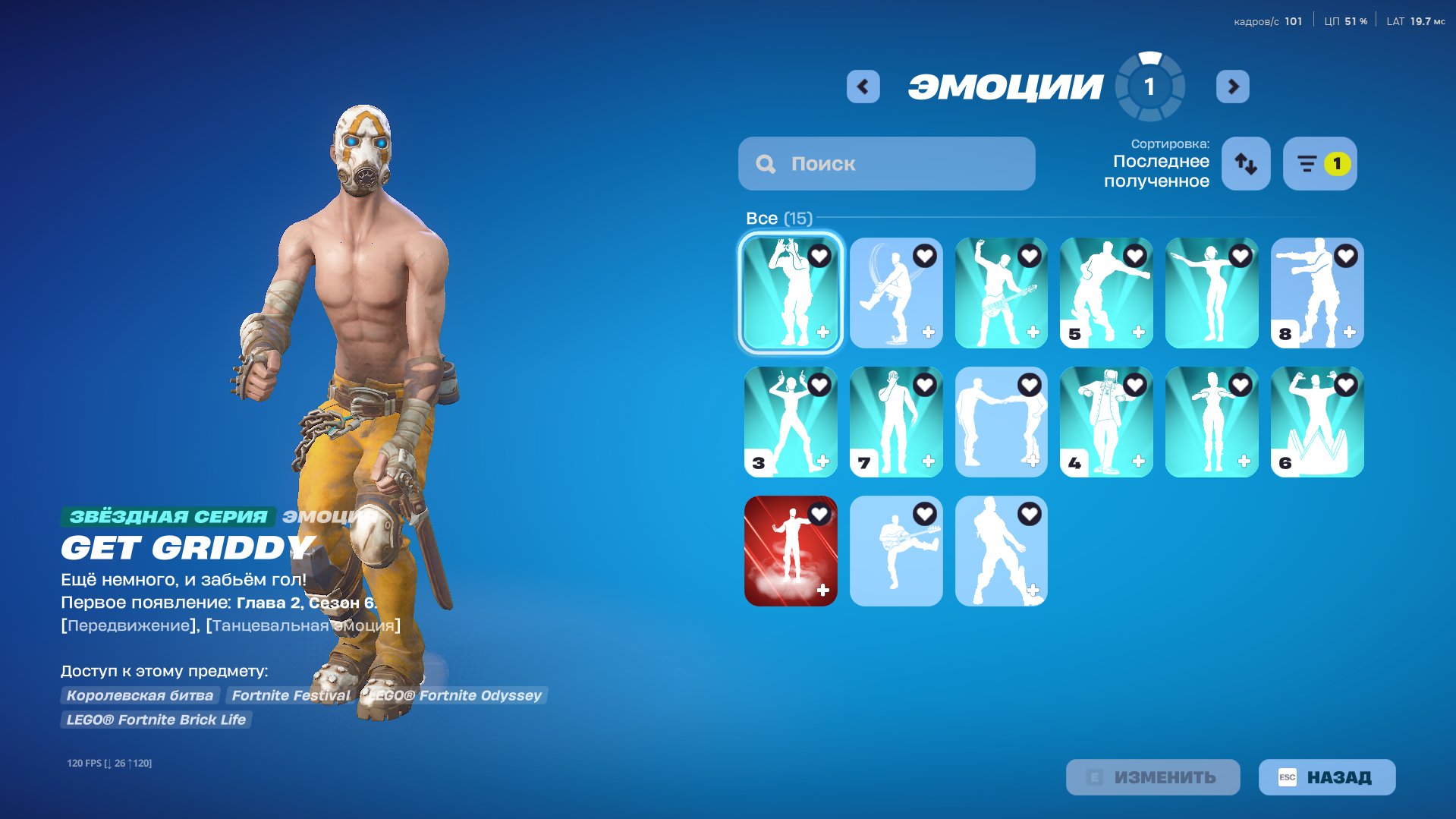Favorite the Get Griddy emote with its heart
1456x819 pixels.
(818, 256)
